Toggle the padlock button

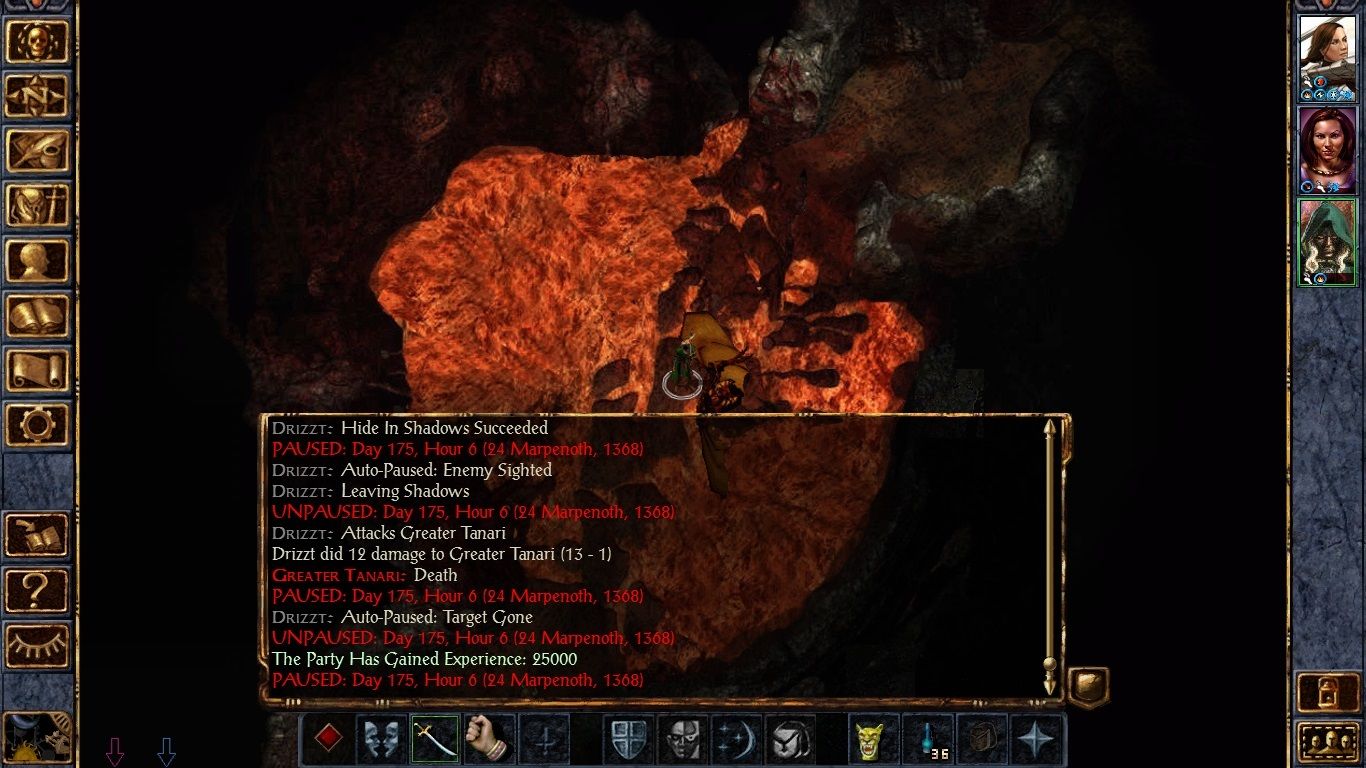(1326, 692)
